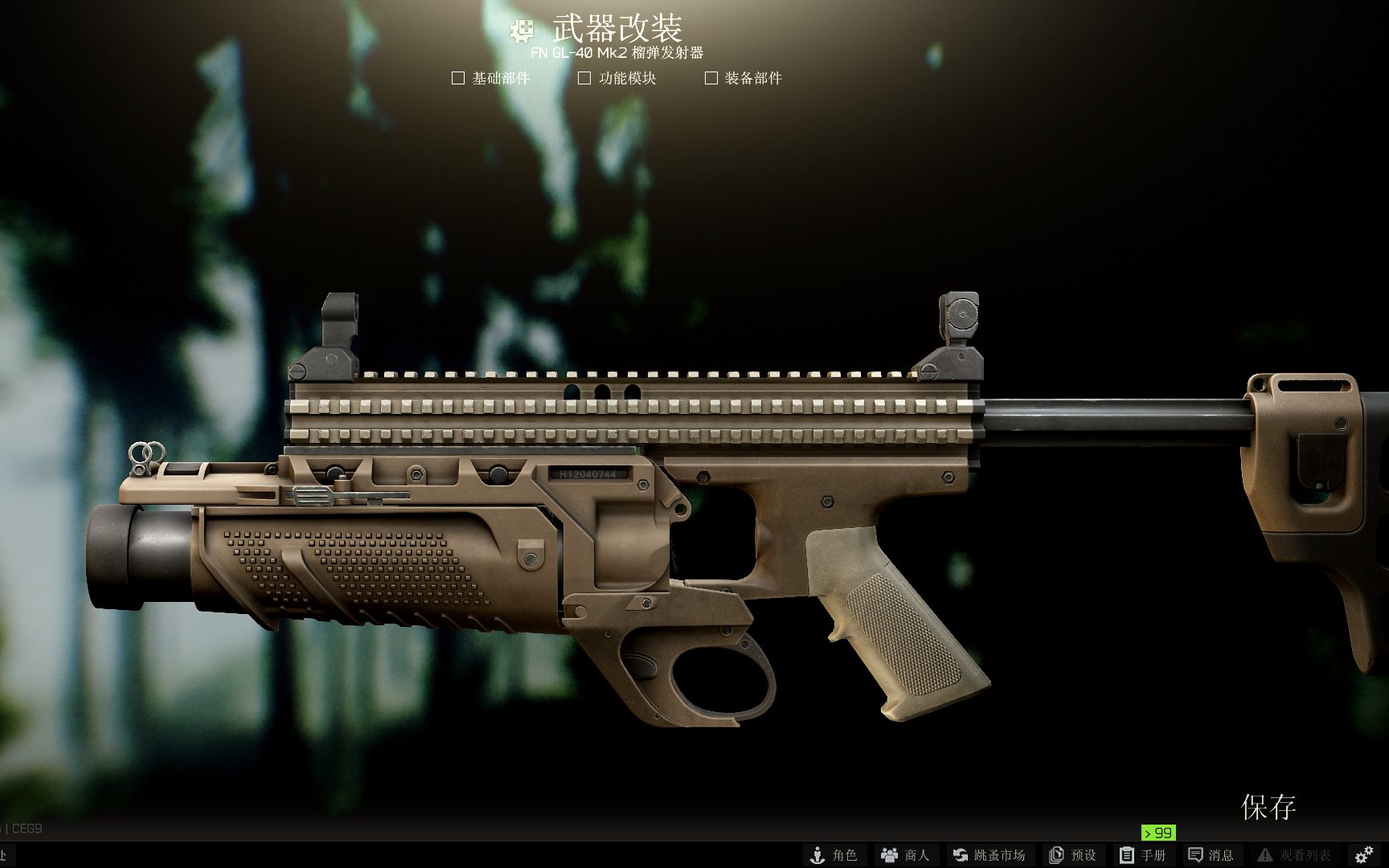
Task: Go to the 商人 traders screen
Action: pyautogui.click(x=905, y=855)
